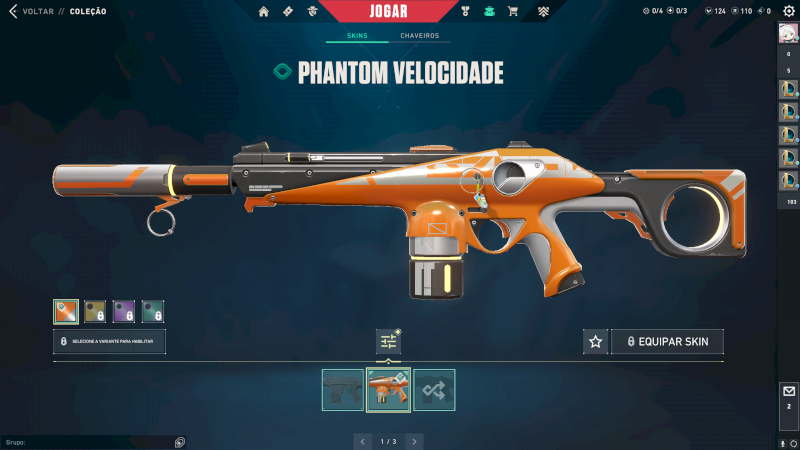This screenshot has height=450, width=800.
Task: Select the Skins tab
Action: click(x=357, y=36)
